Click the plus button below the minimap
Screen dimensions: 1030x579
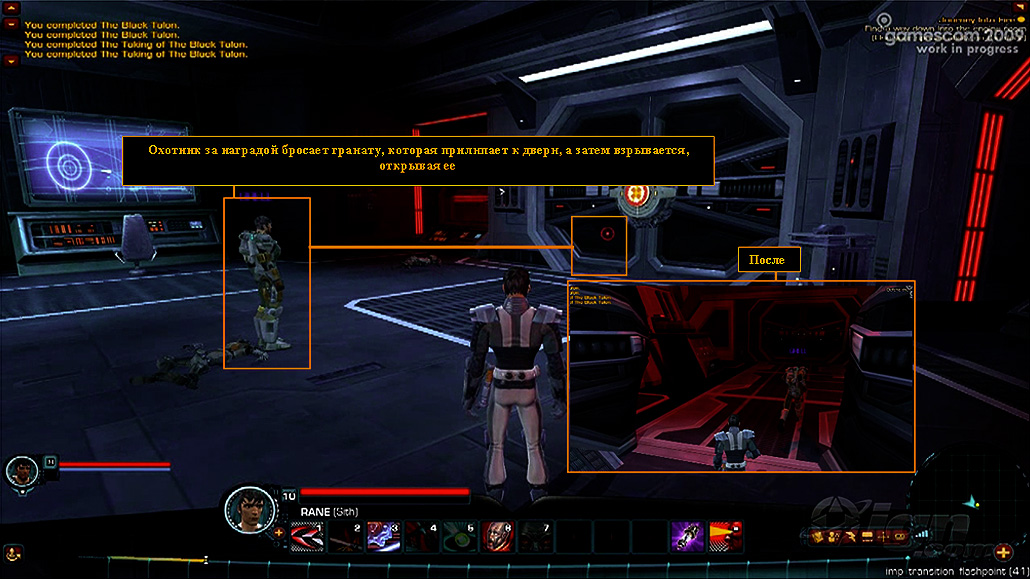pos(1004,551)
